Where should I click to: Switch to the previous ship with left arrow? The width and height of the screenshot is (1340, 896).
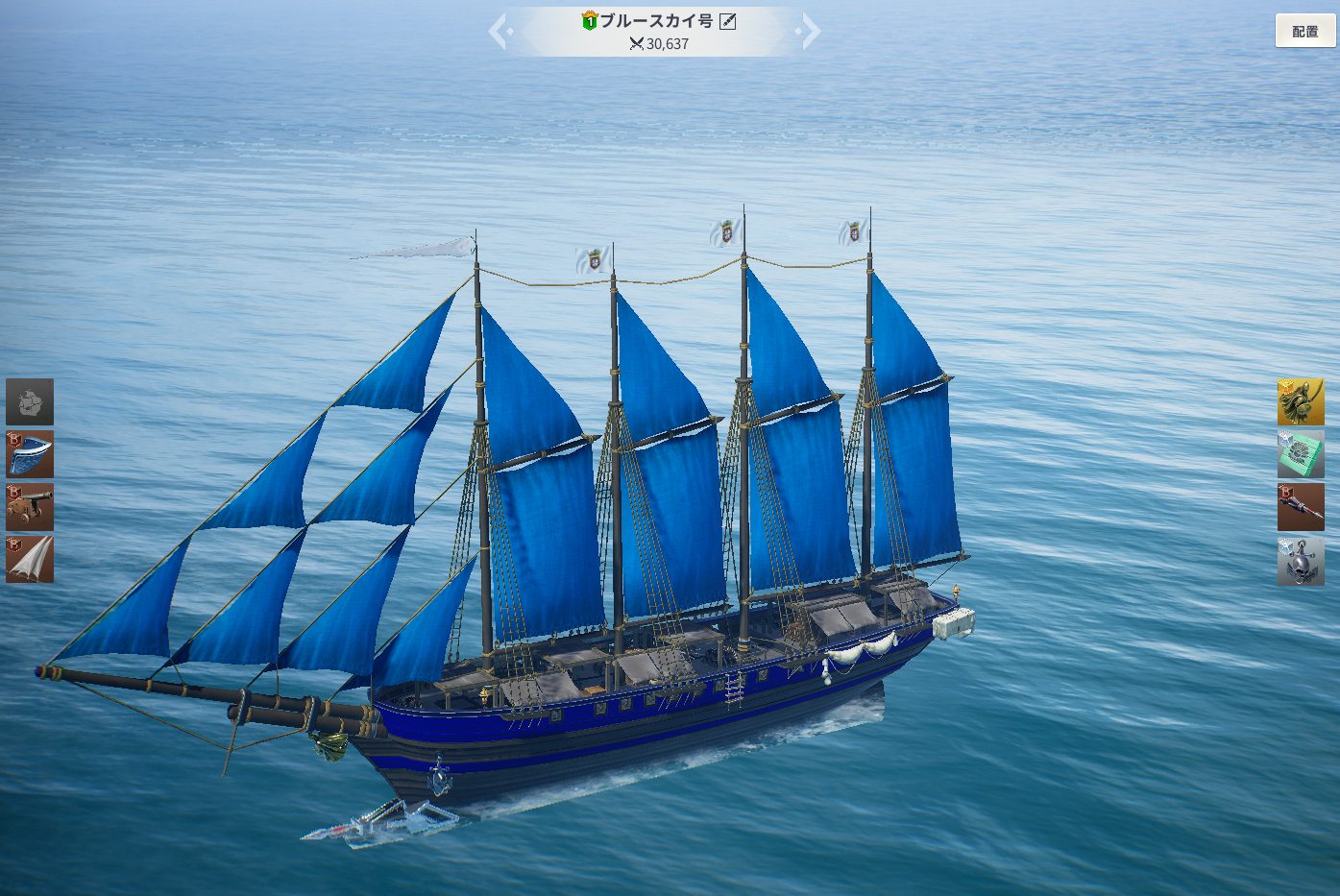tap(499, 31)
